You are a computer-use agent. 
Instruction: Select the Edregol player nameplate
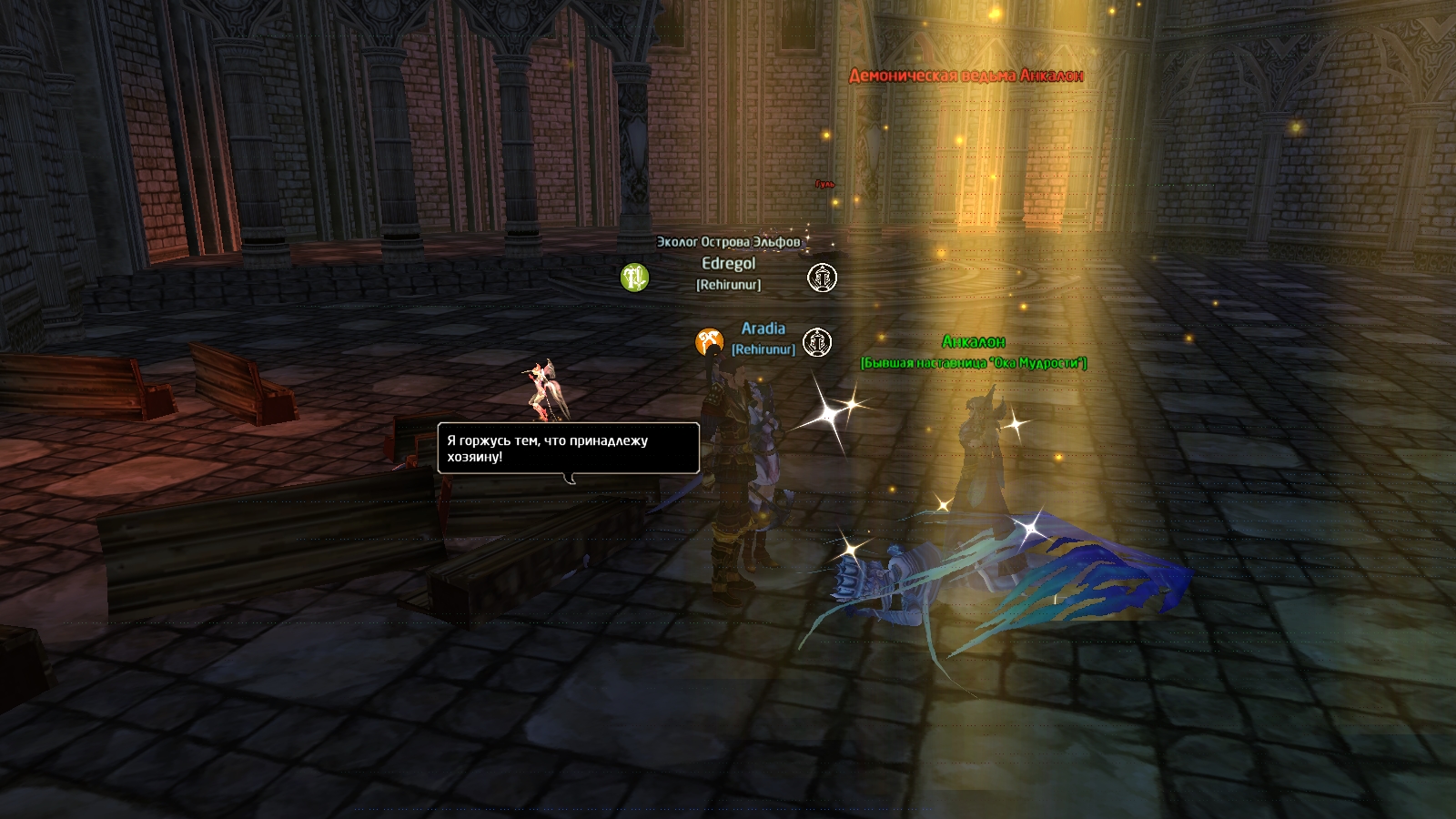tap(728, 264)
